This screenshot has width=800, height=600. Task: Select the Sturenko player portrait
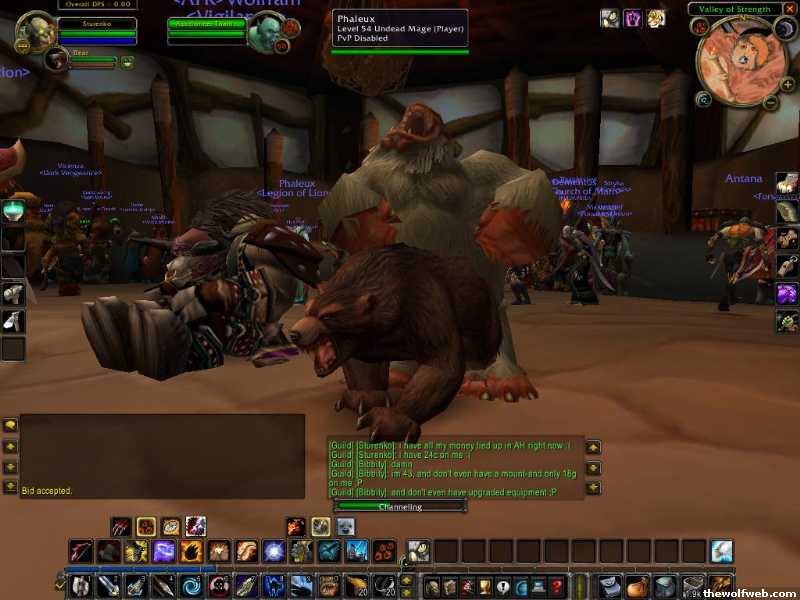36,30
